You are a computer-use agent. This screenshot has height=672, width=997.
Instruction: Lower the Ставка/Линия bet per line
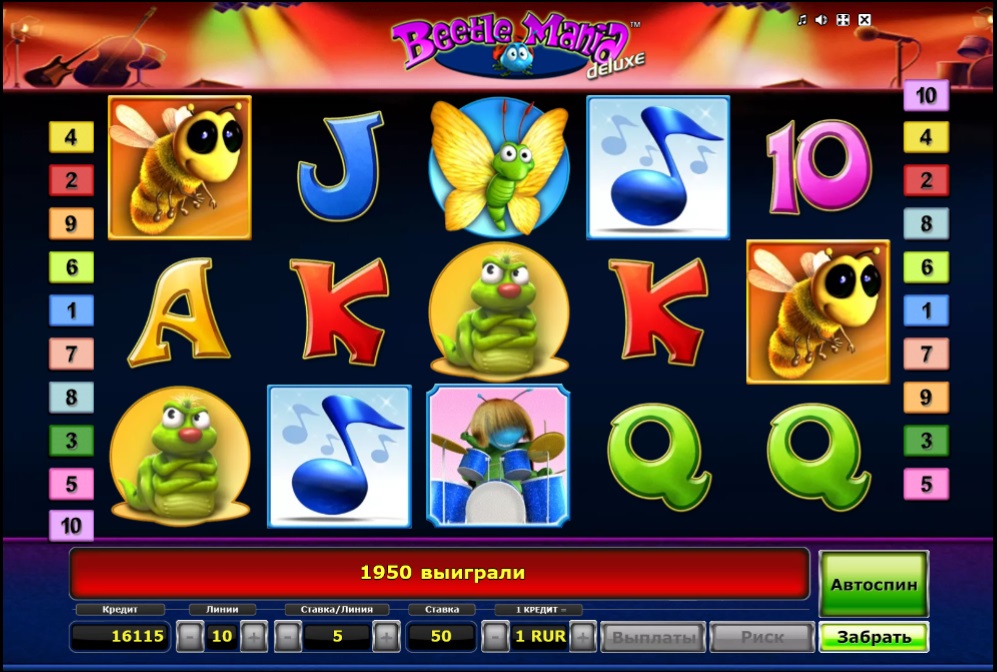[x=288, y=636]
